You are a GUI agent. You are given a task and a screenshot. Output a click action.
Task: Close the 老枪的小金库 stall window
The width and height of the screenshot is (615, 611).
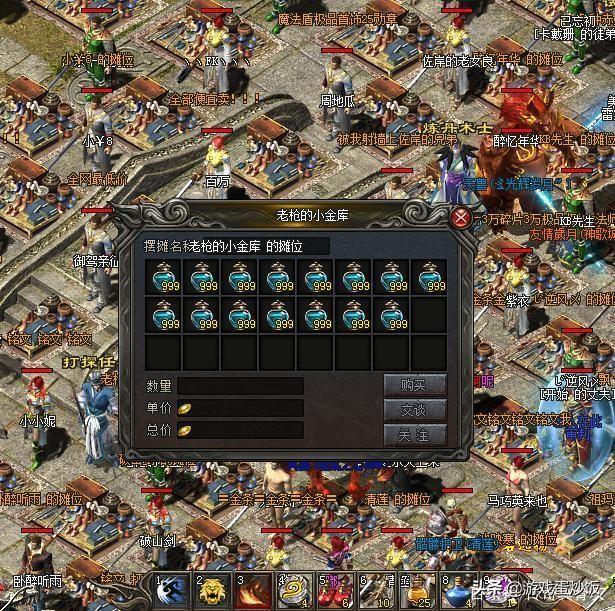[461, 216]
